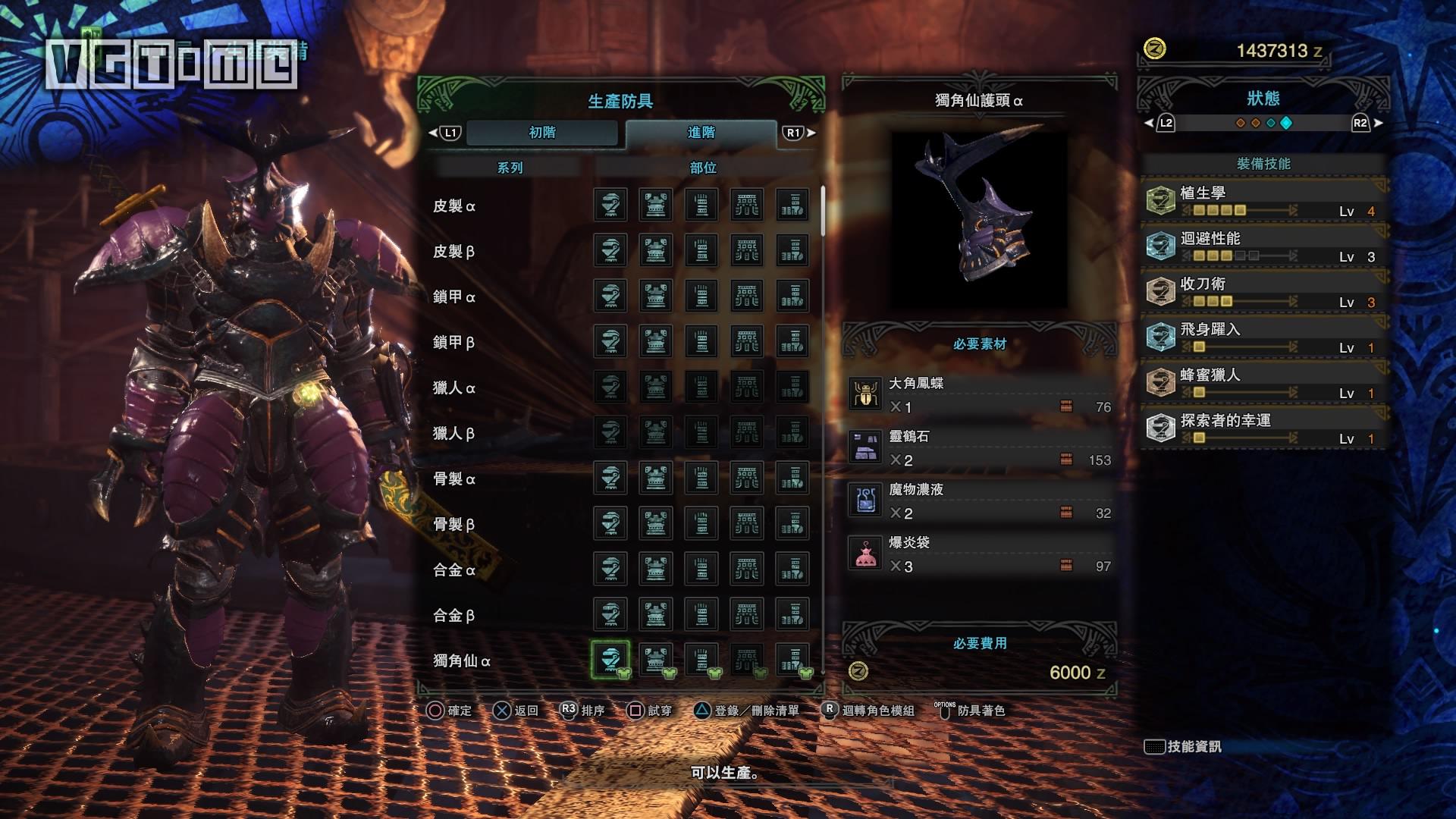Select the 骨製β head armor icon
The height and width of the screenshot is (819, 1456).
[610, 523]
